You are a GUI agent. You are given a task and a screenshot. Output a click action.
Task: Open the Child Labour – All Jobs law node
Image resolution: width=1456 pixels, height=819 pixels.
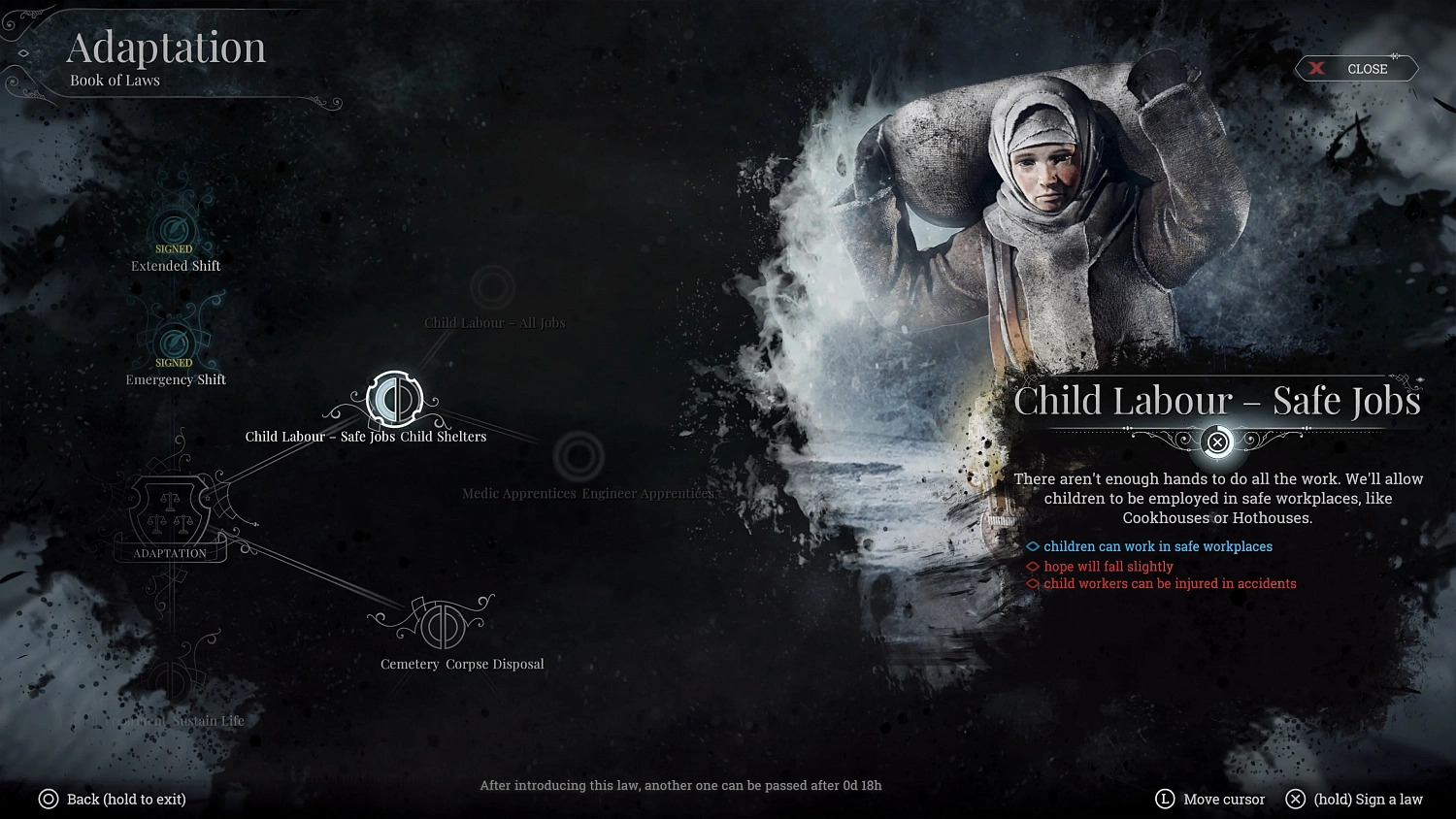pos(492,287)
